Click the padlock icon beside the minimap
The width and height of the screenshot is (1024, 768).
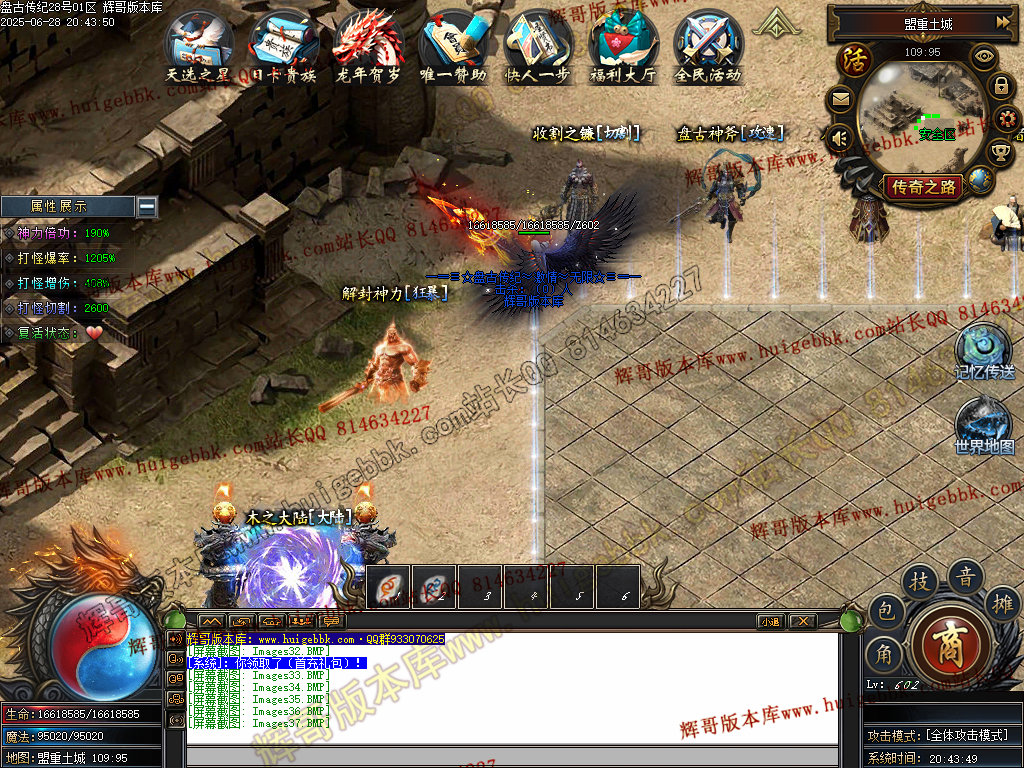point(1000,87)
